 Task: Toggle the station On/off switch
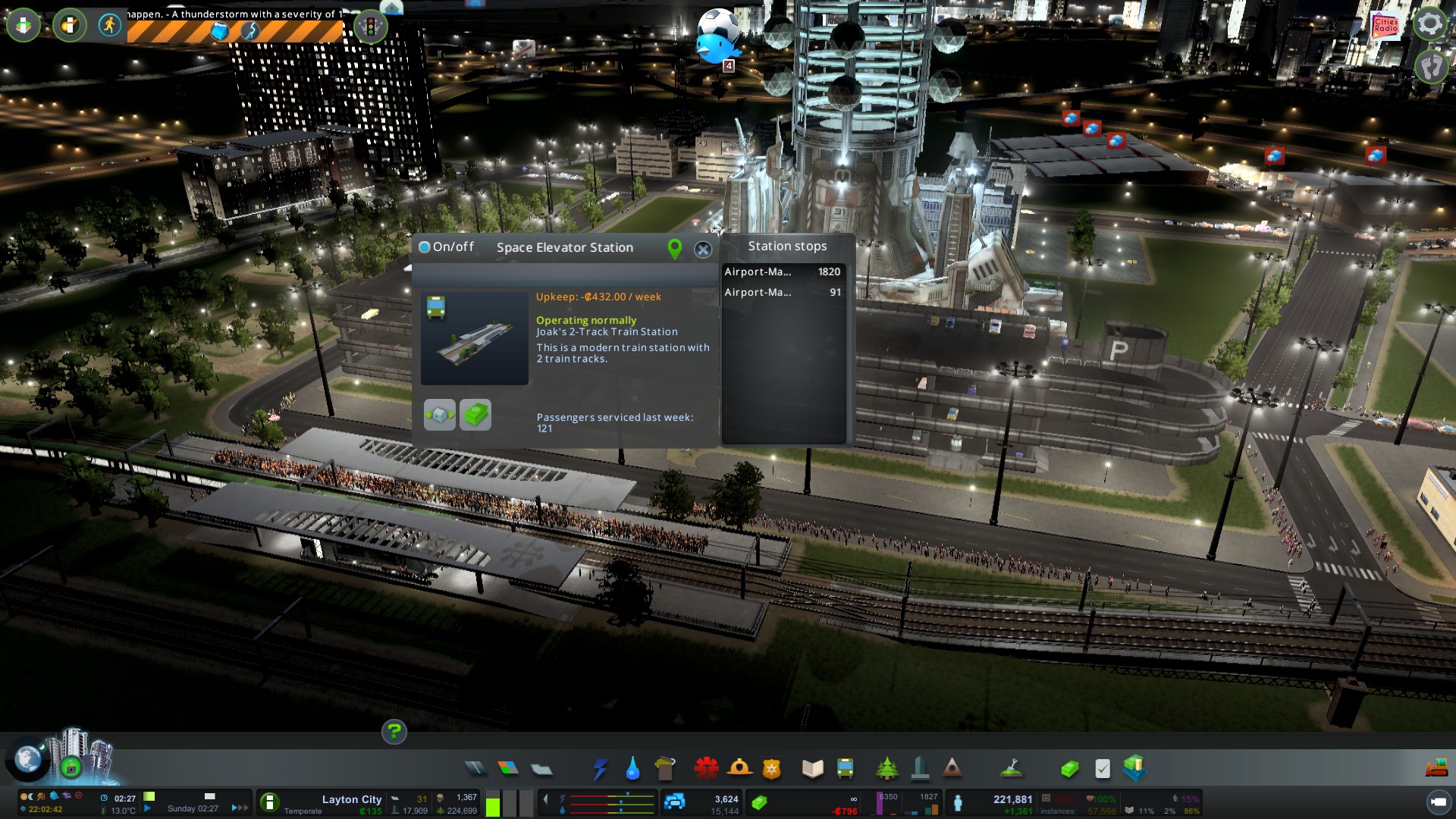pos(425,247)
